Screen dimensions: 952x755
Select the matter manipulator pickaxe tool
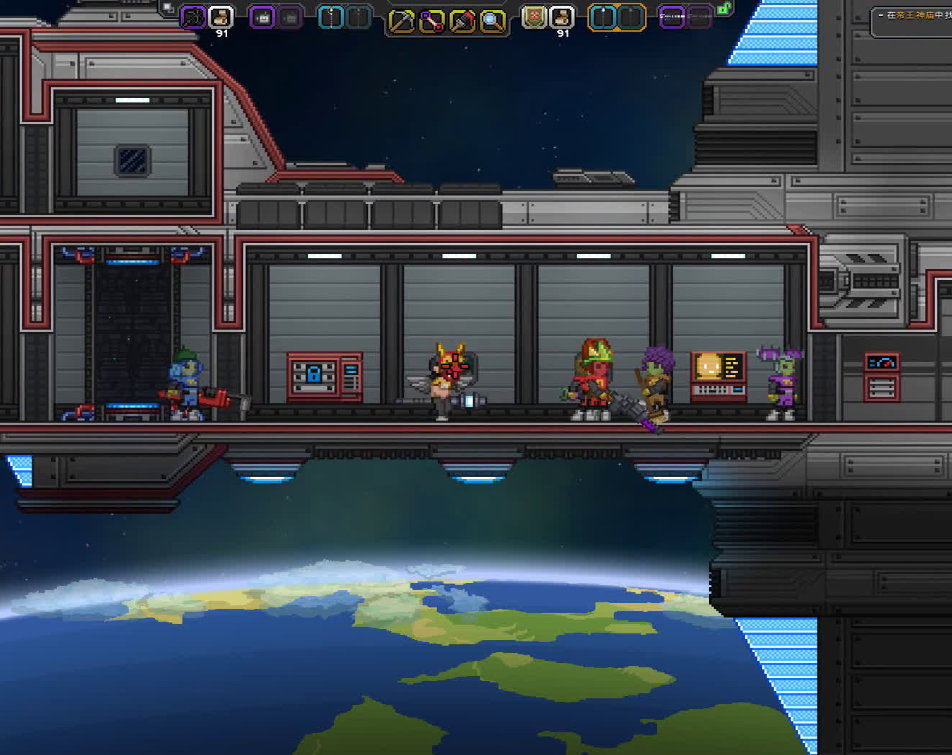tap(402, 20)
